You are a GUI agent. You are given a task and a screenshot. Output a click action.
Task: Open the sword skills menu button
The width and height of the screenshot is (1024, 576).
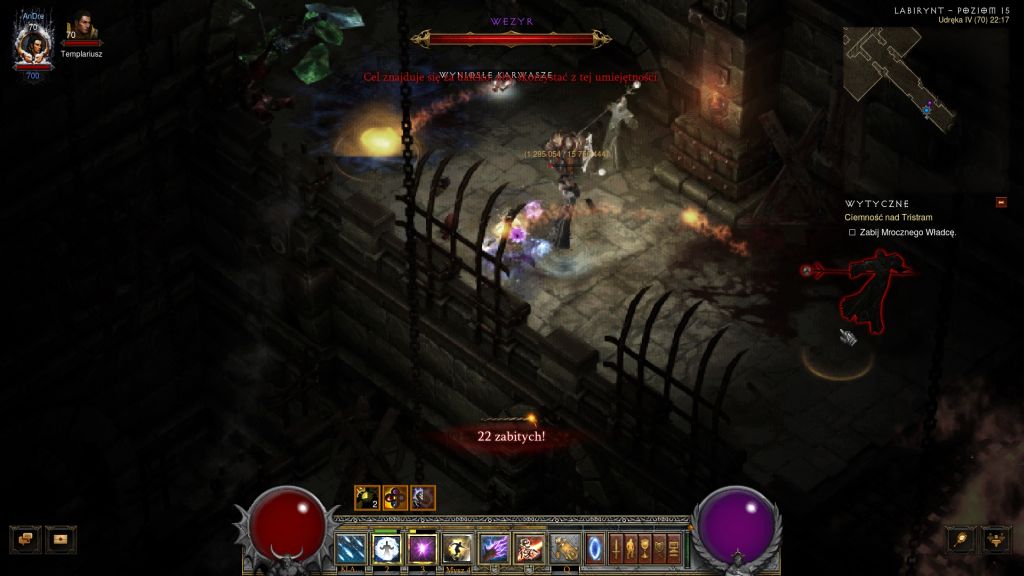coord(616,548)
